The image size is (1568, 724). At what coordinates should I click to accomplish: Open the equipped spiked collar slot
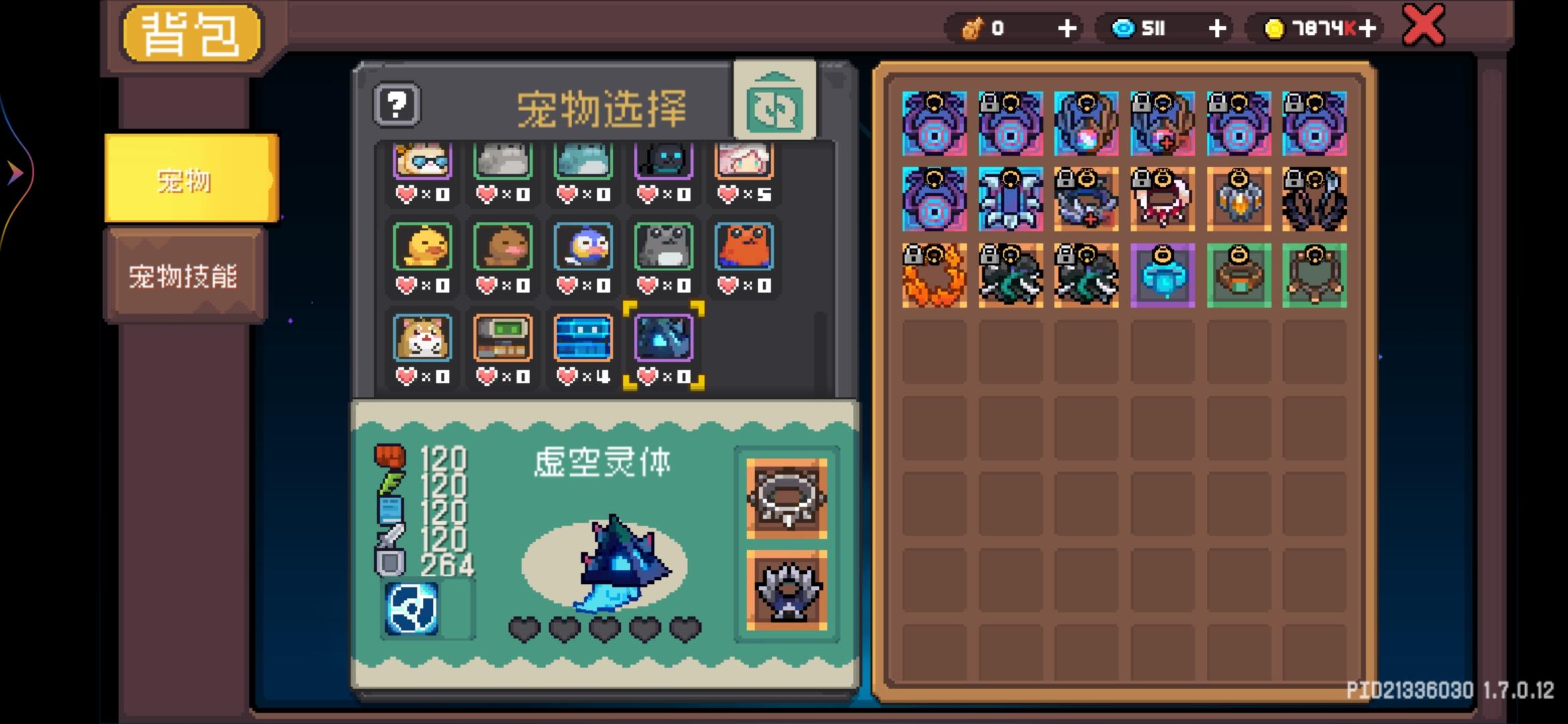pos(785,499)
